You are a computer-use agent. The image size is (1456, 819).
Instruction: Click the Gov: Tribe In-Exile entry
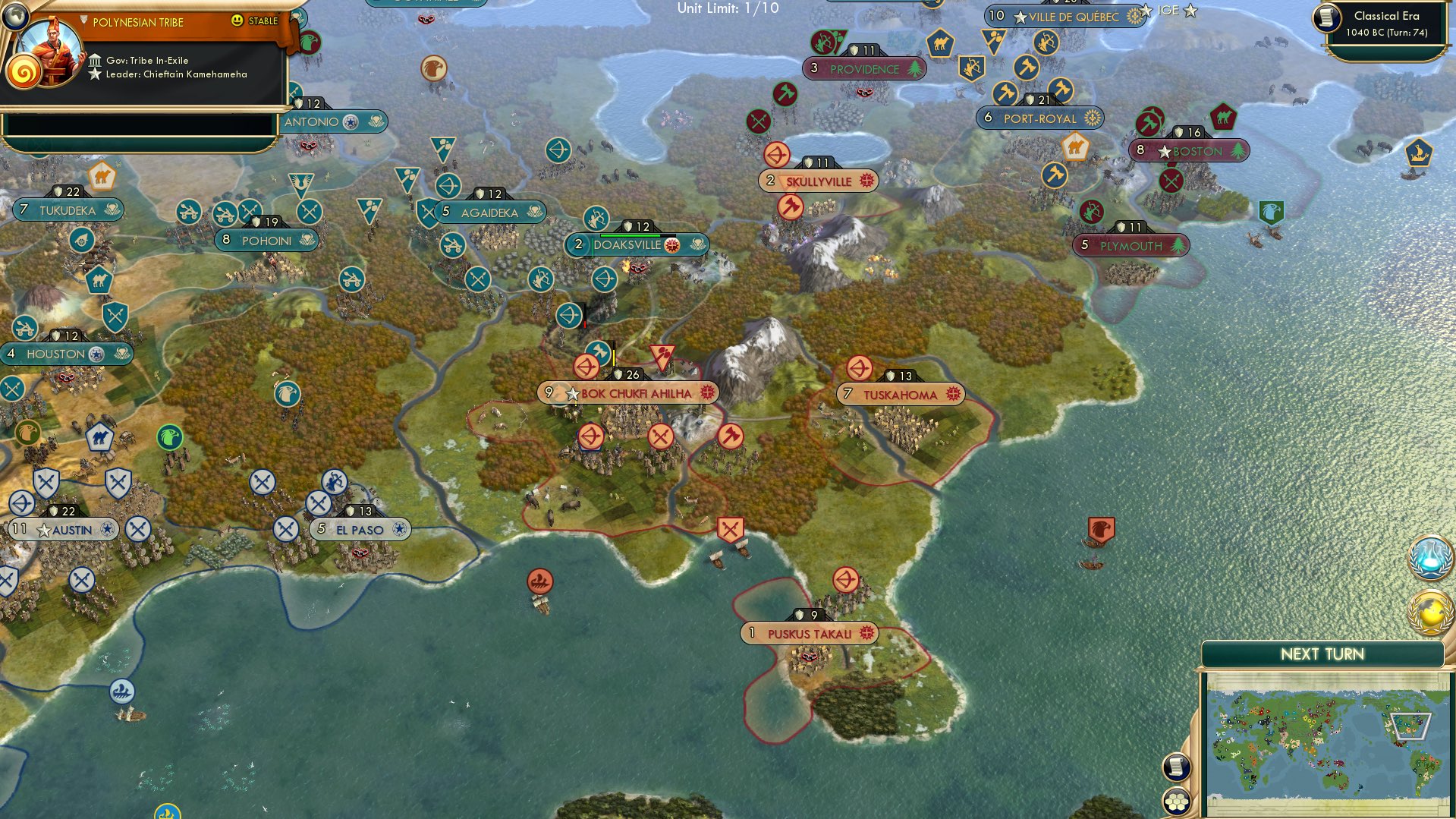pyautogui.click(x=148, y=59)
